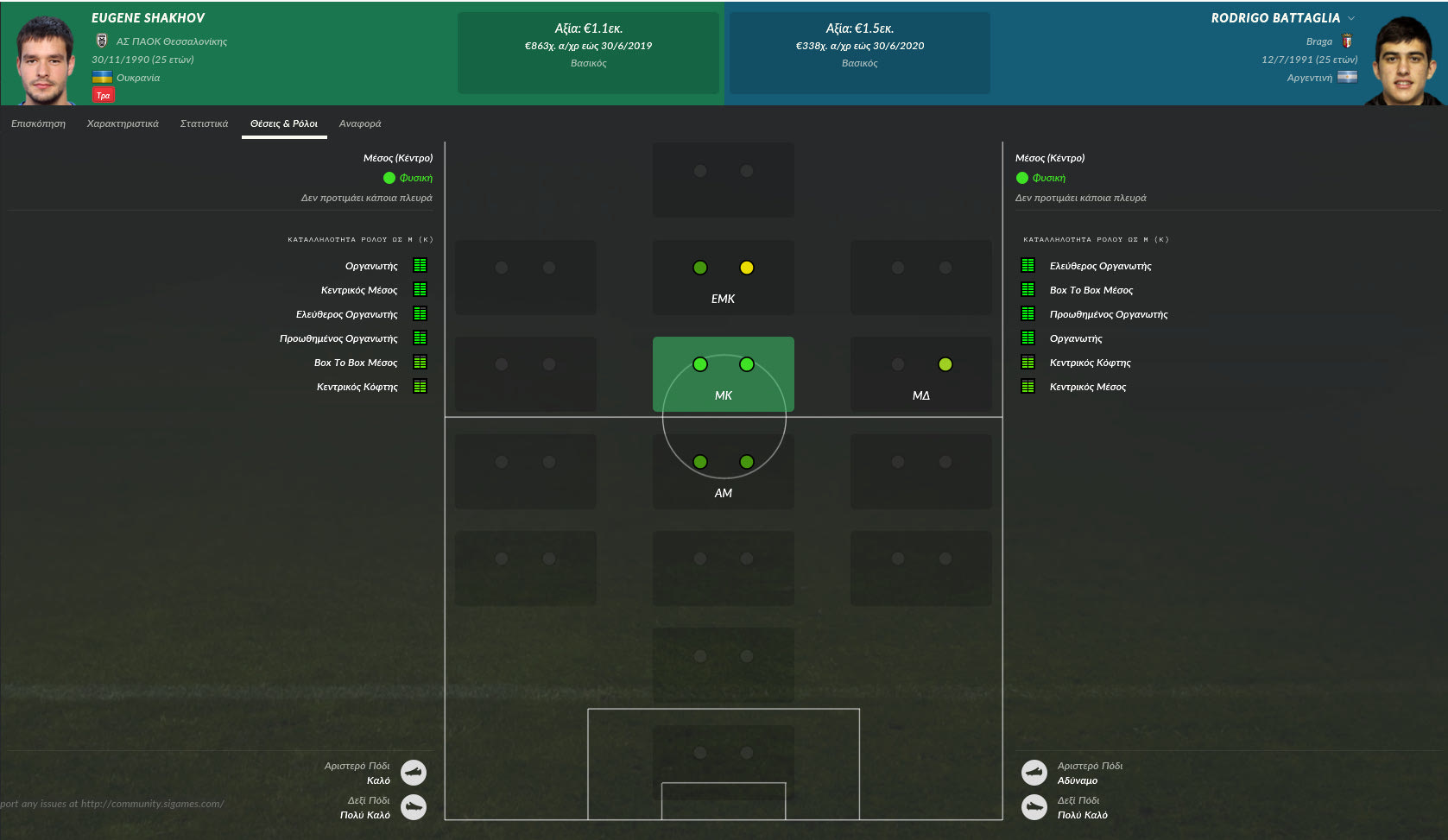Choose Battaglia's Box To Box Μέσος role
Viewport: 1448px width, 840px height.
1091,290
